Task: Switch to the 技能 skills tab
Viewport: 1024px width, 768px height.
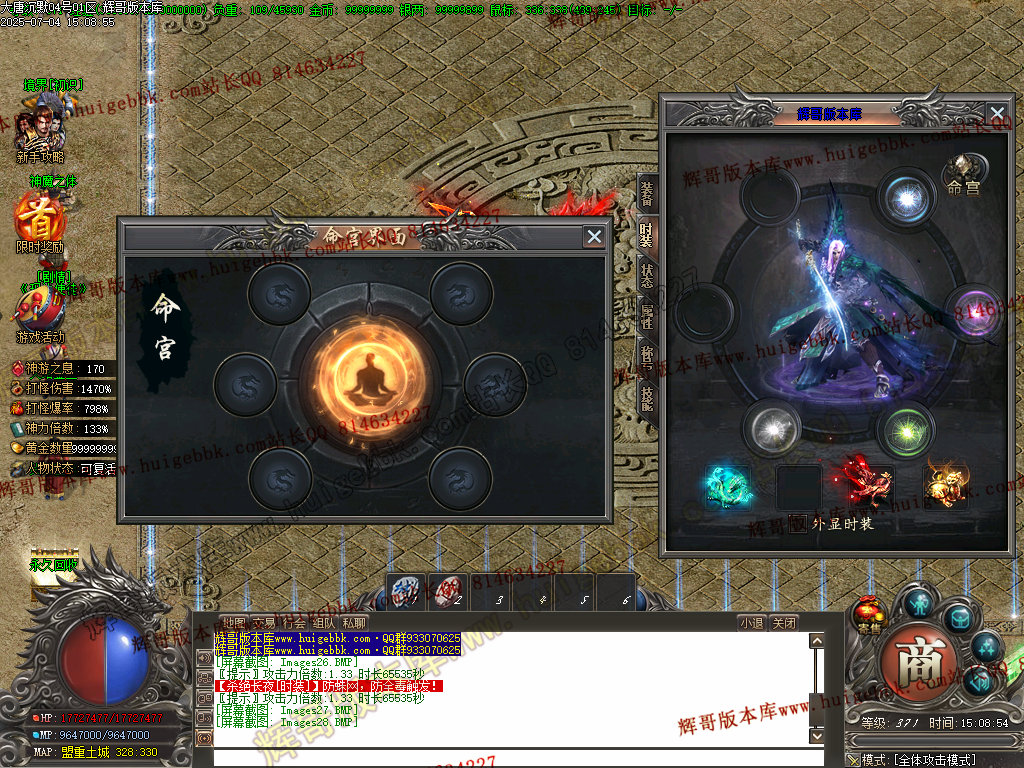Action: click(x=647, y=397)
